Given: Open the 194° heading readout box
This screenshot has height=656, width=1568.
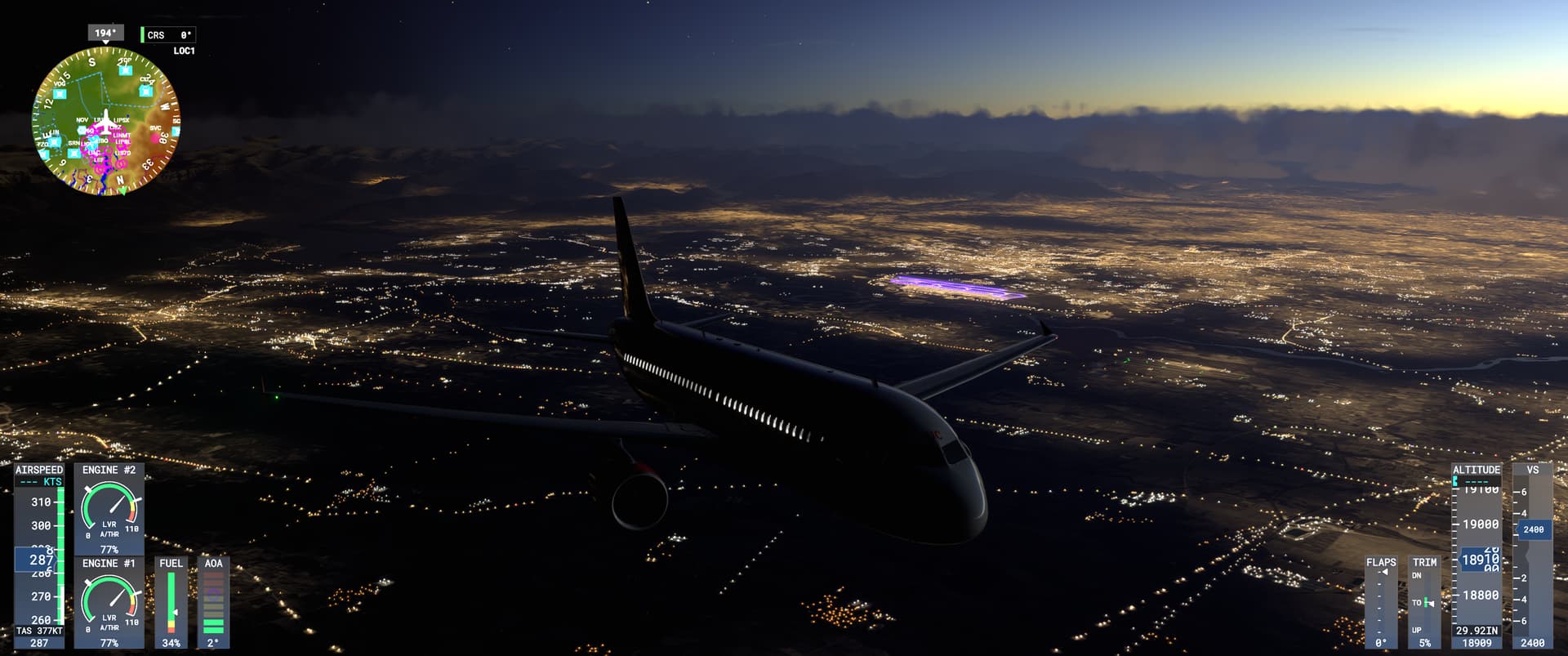Looking at the screenshot, I should point(105,33).
